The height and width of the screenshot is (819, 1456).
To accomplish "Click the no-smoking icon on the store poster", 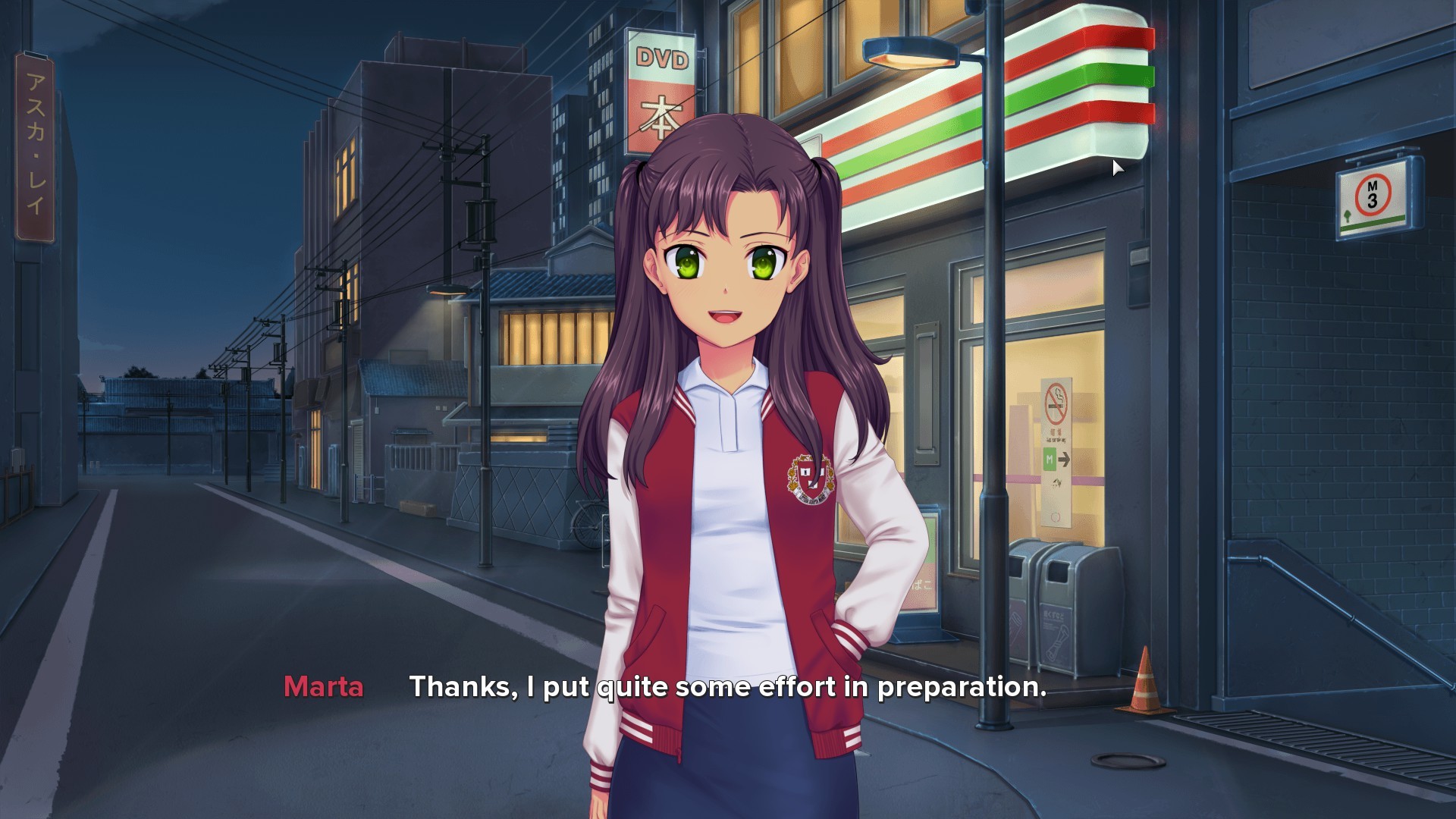I will (x=1056, y=402).
